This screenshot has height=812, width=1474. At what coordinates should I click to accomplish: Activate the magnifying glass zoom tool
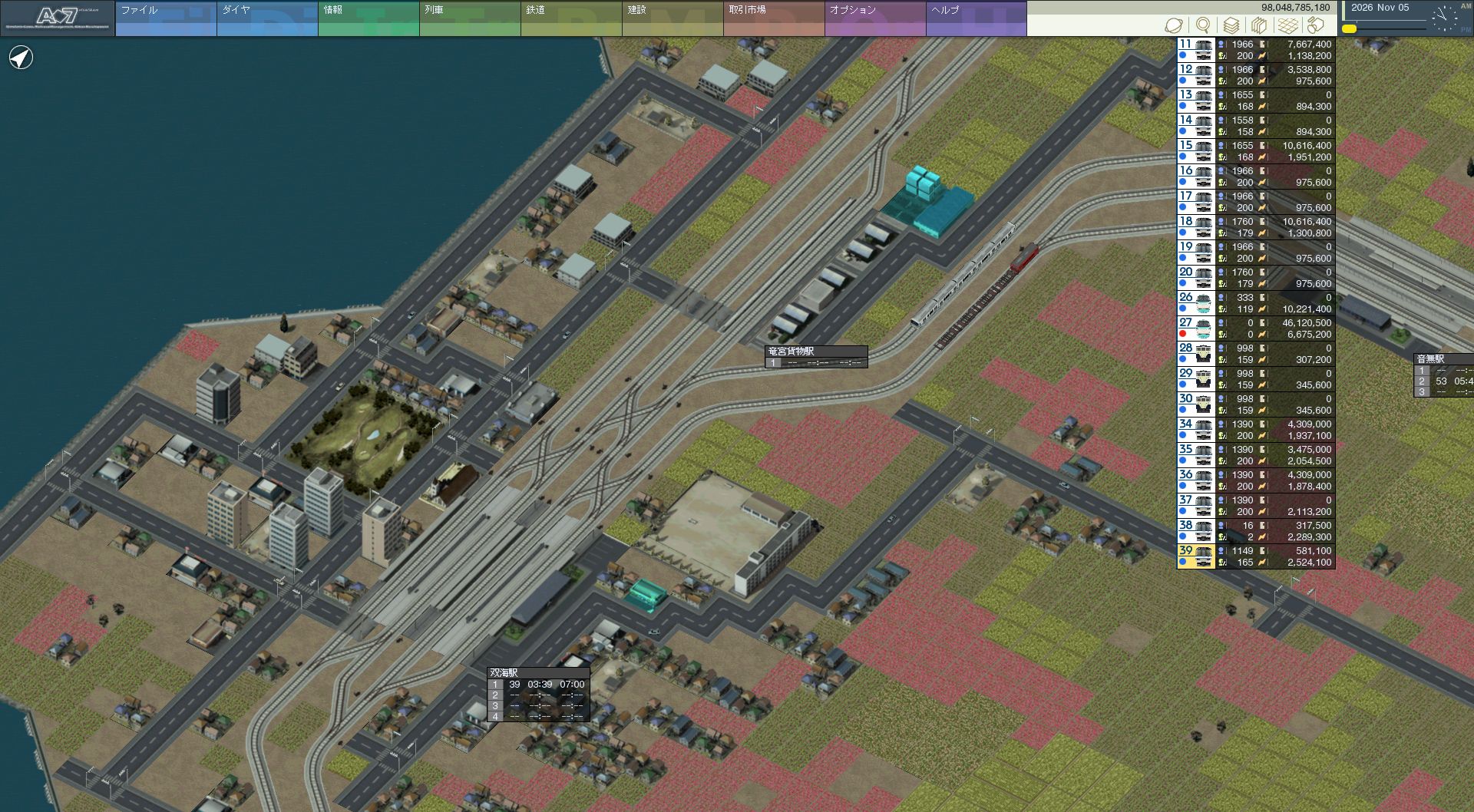(1202, 25)
